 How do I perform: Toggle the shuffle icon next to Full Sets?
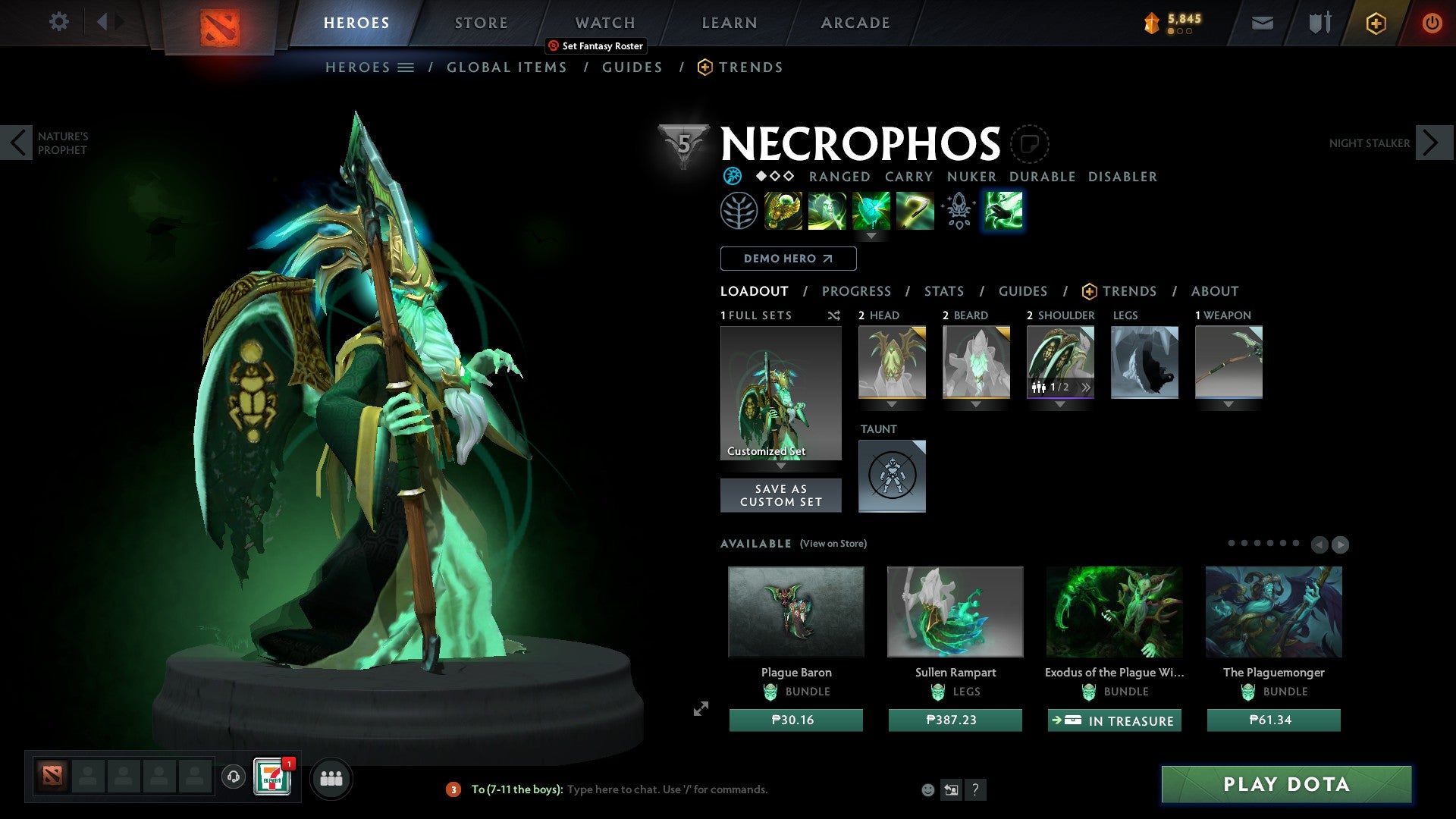(x=833, y=315)
